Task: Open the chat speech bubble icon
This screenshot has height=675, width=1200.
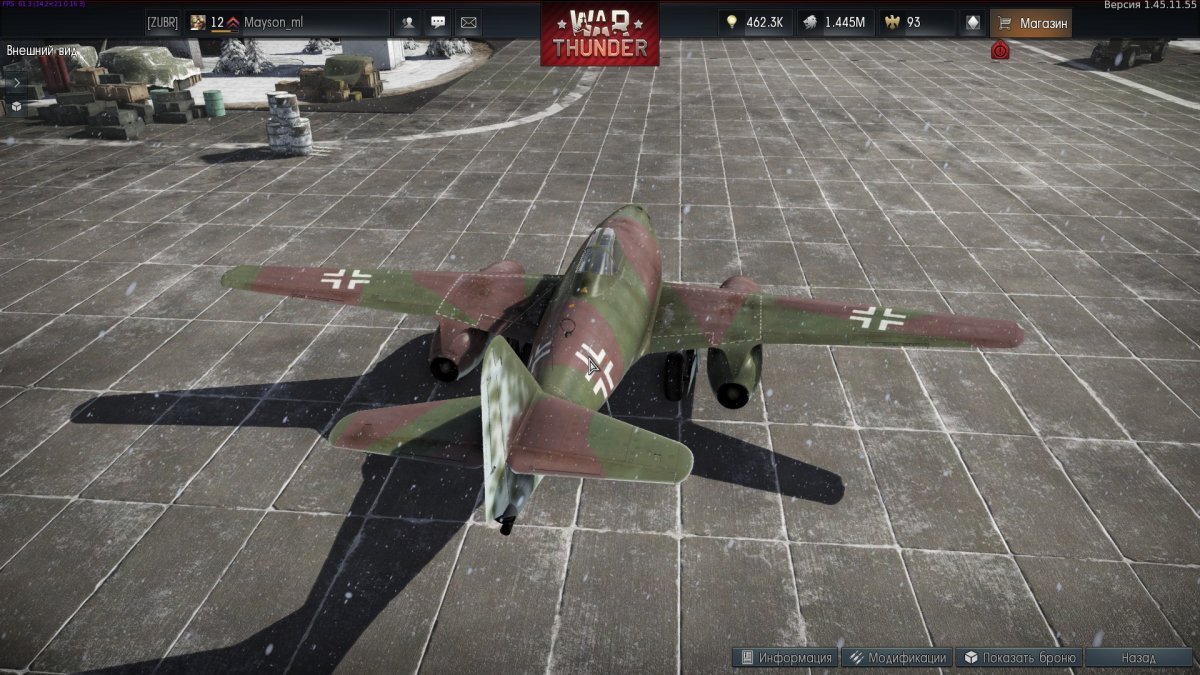Action: (x=438, y=22)
